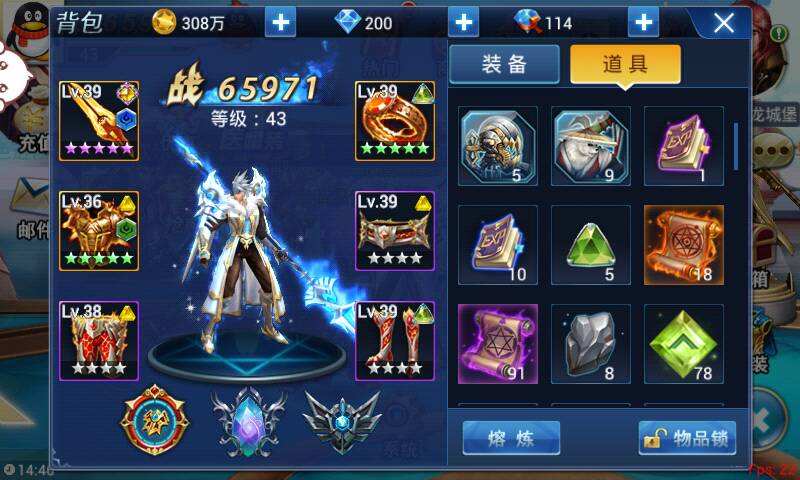Select the 道具 items tab
Screen dimensions: 800x480
pos(625,64)
